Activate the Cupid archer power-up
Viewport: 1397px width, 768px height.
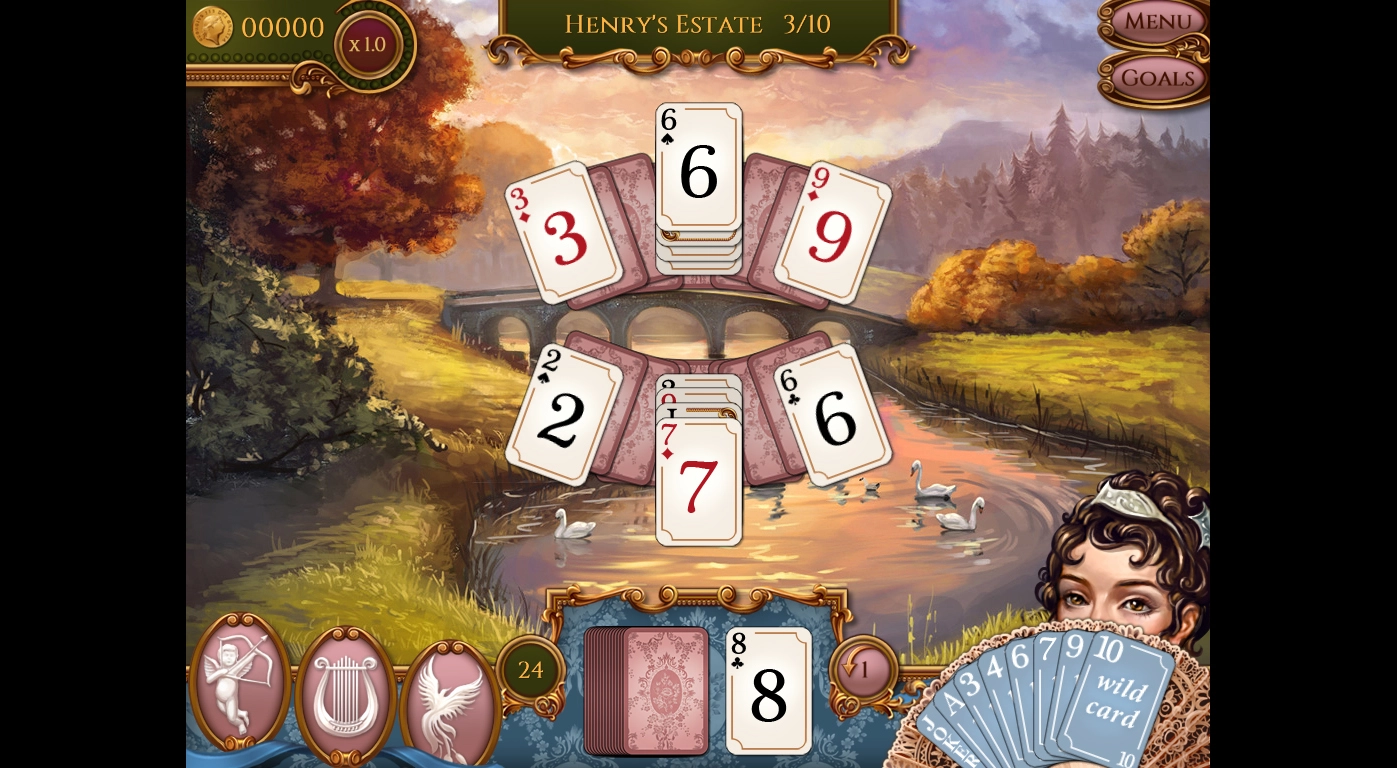pyautogui.click(x=240, y=682)
